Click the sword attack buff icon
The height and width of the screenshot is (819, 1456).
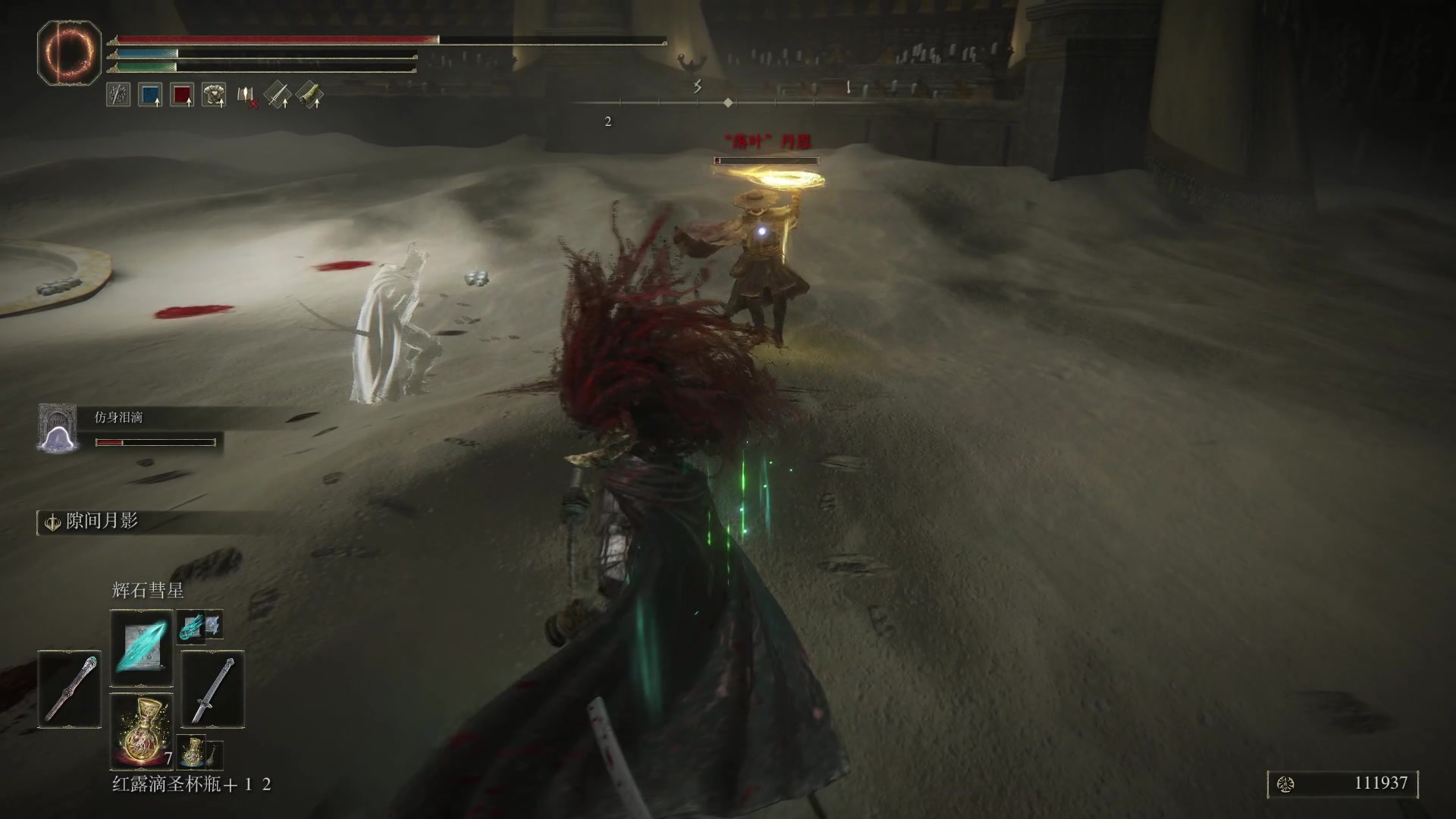278,95
